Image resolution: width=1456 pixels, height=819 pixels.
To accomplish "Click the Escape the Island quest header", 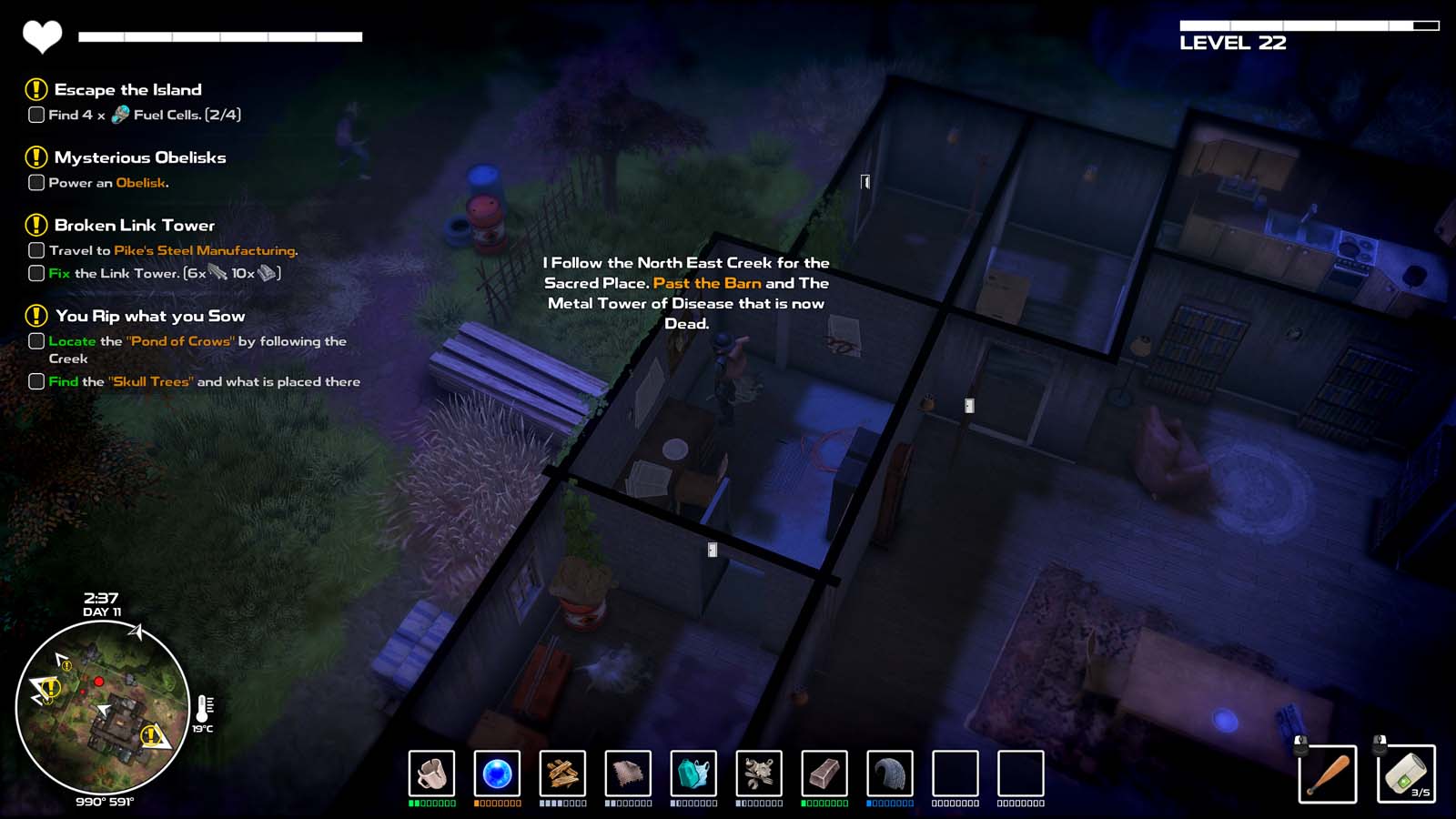I will coord(127,89).
